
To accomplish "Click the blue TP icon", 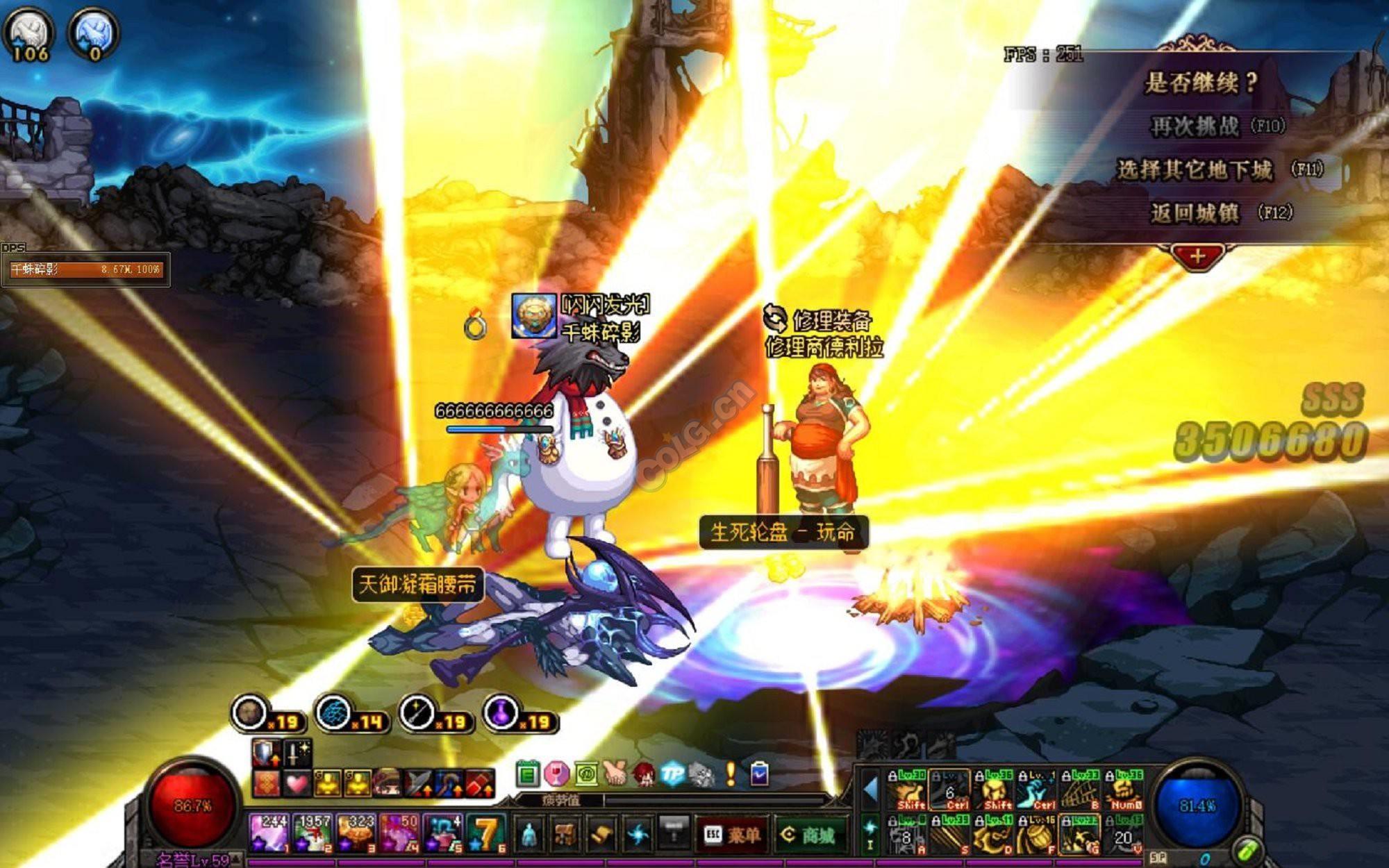I will (x=672, y=774).
